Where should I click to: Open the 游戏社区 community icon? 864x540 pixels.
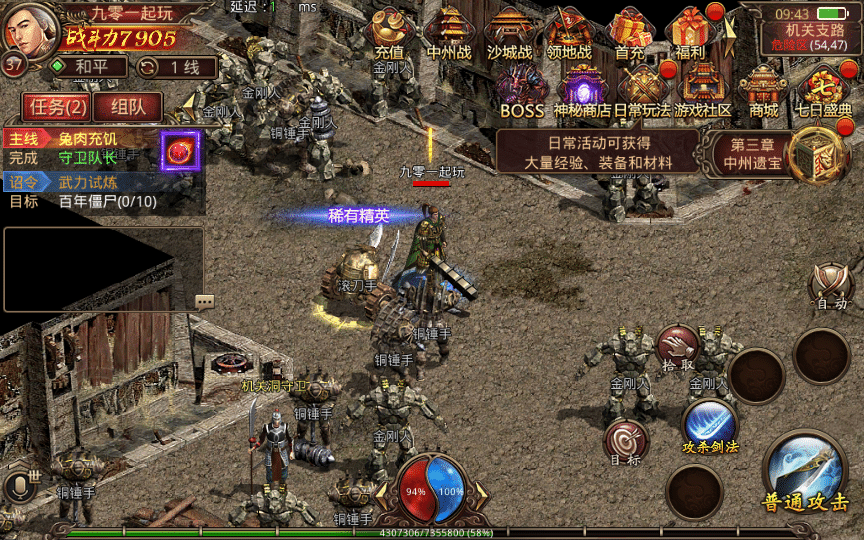703,91
